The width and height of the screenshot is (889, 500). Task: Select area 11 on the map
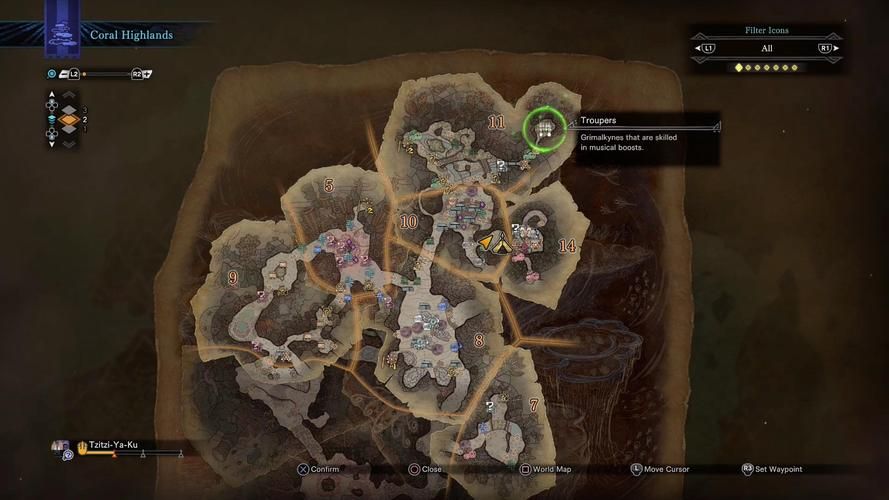click(x=496, y=122)
